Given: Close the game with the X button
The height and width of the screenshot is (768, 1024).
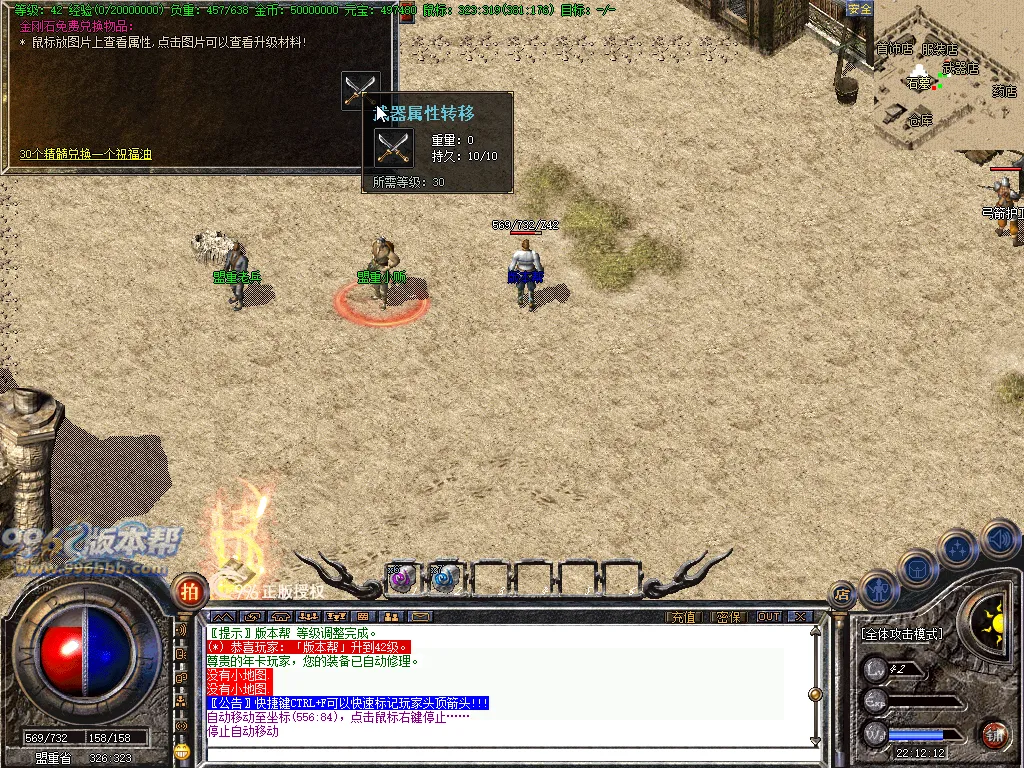Looking at the screenshot, I should pos(799,617).
